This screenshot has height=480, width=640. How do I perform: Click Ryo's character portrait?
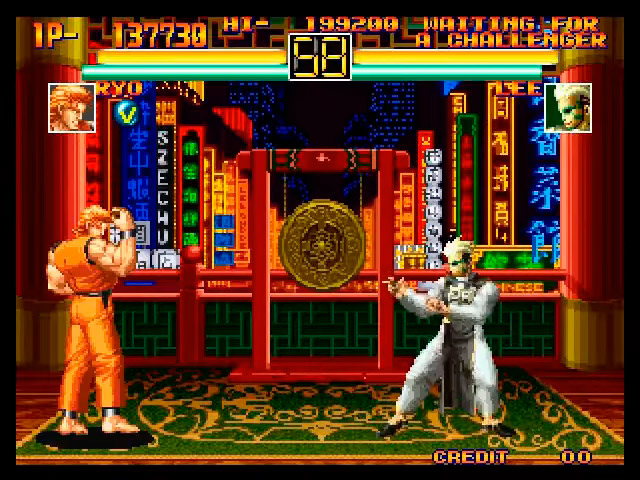tap(71, 107)
